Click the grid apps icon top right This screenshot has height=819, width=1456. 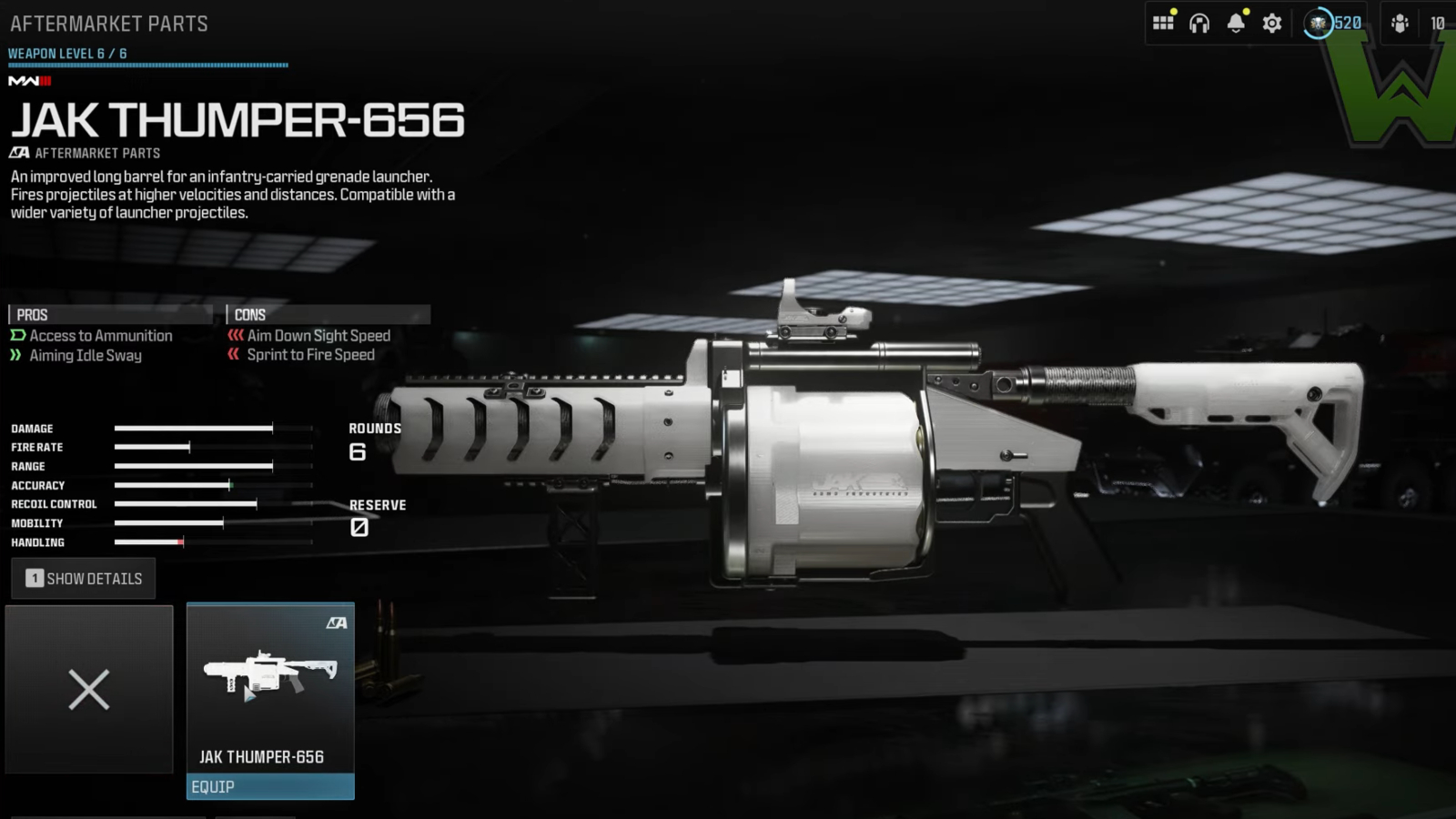1163,22
